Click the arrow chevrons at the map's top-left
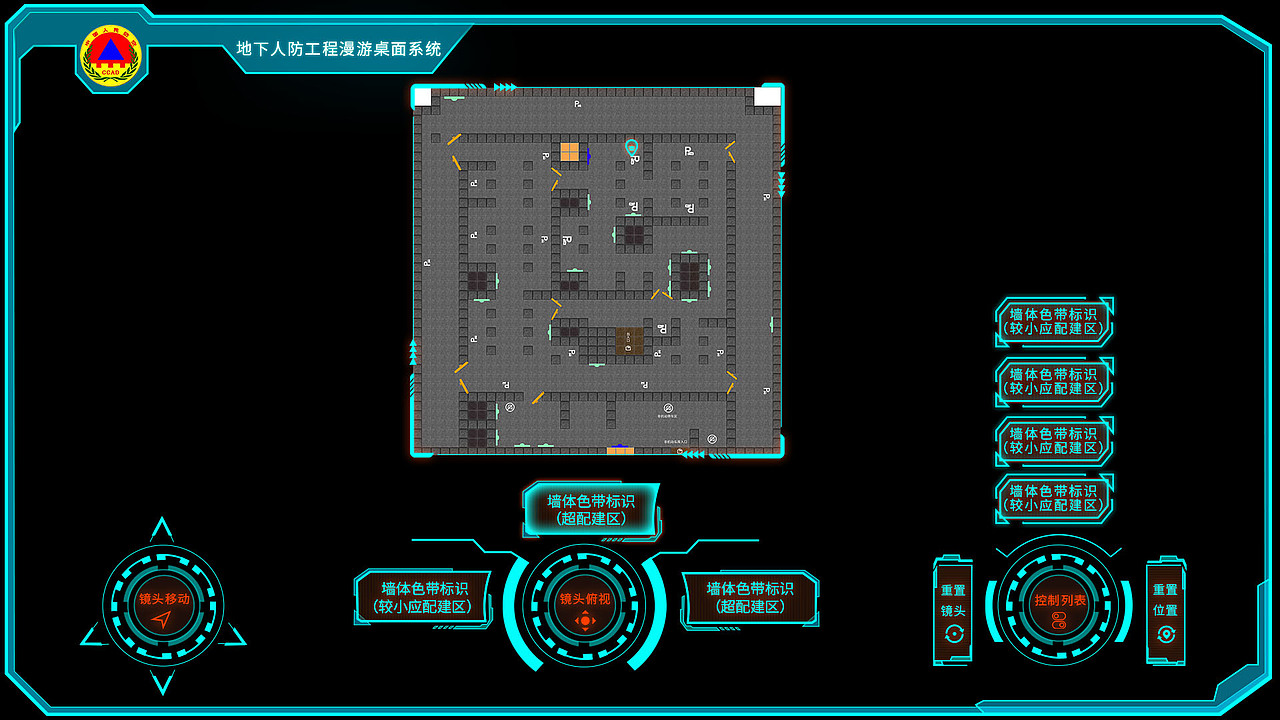 click(x=505, y=85)
